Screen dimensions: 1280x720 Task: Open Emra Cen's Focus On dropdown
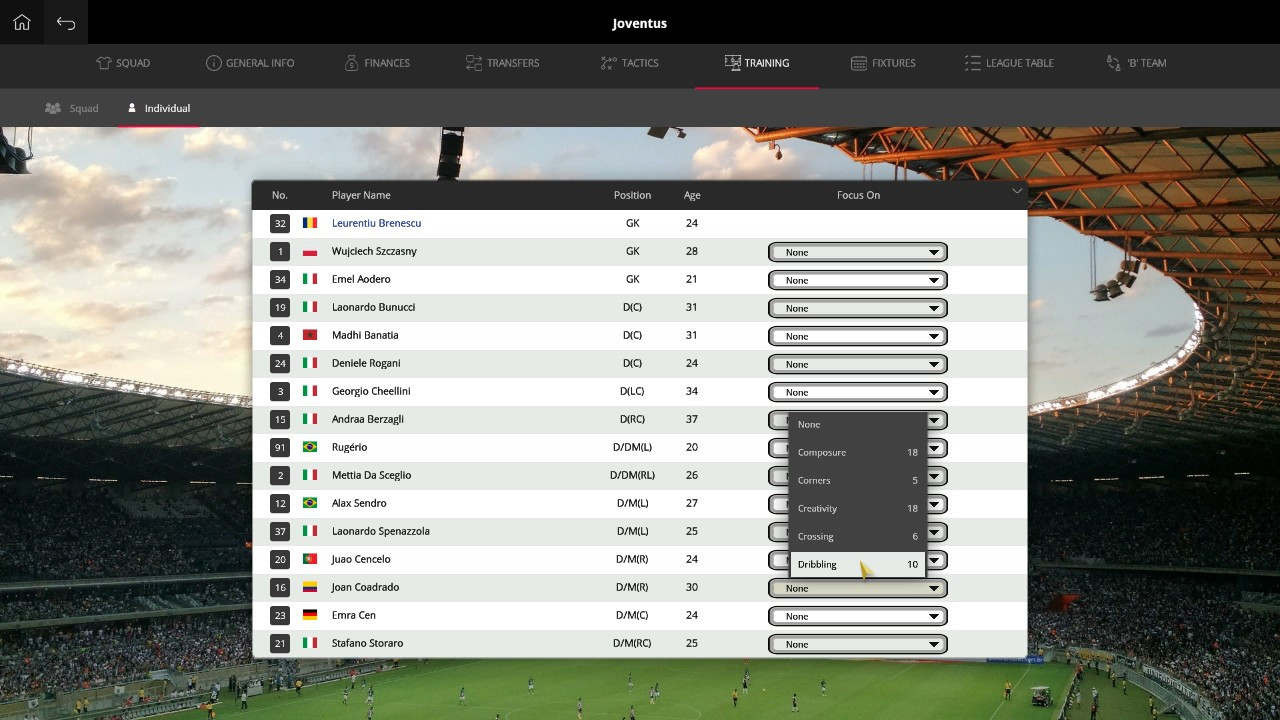[857, 616]
